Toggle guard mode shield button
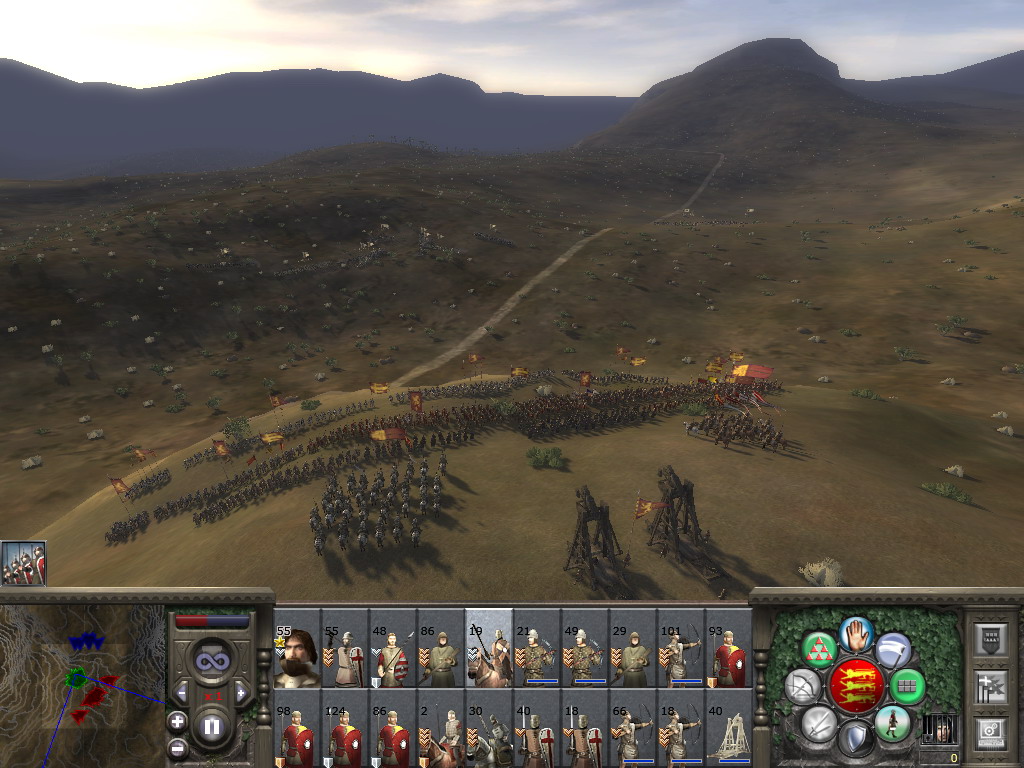This screenshot has height=768, width=1024. pyautogui.click(x=855, y=738)
